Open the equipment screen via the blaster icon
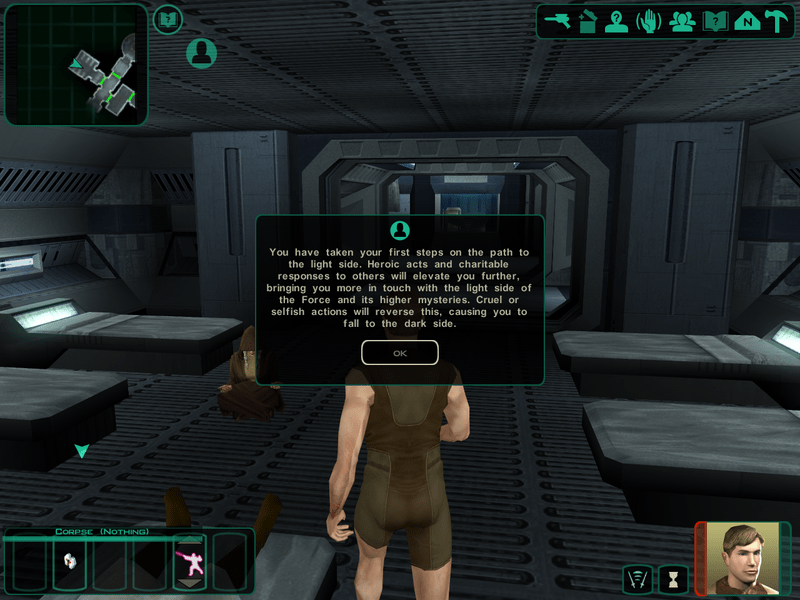The height and width of the screenshot is (600, 800). (x=558, y=21)
